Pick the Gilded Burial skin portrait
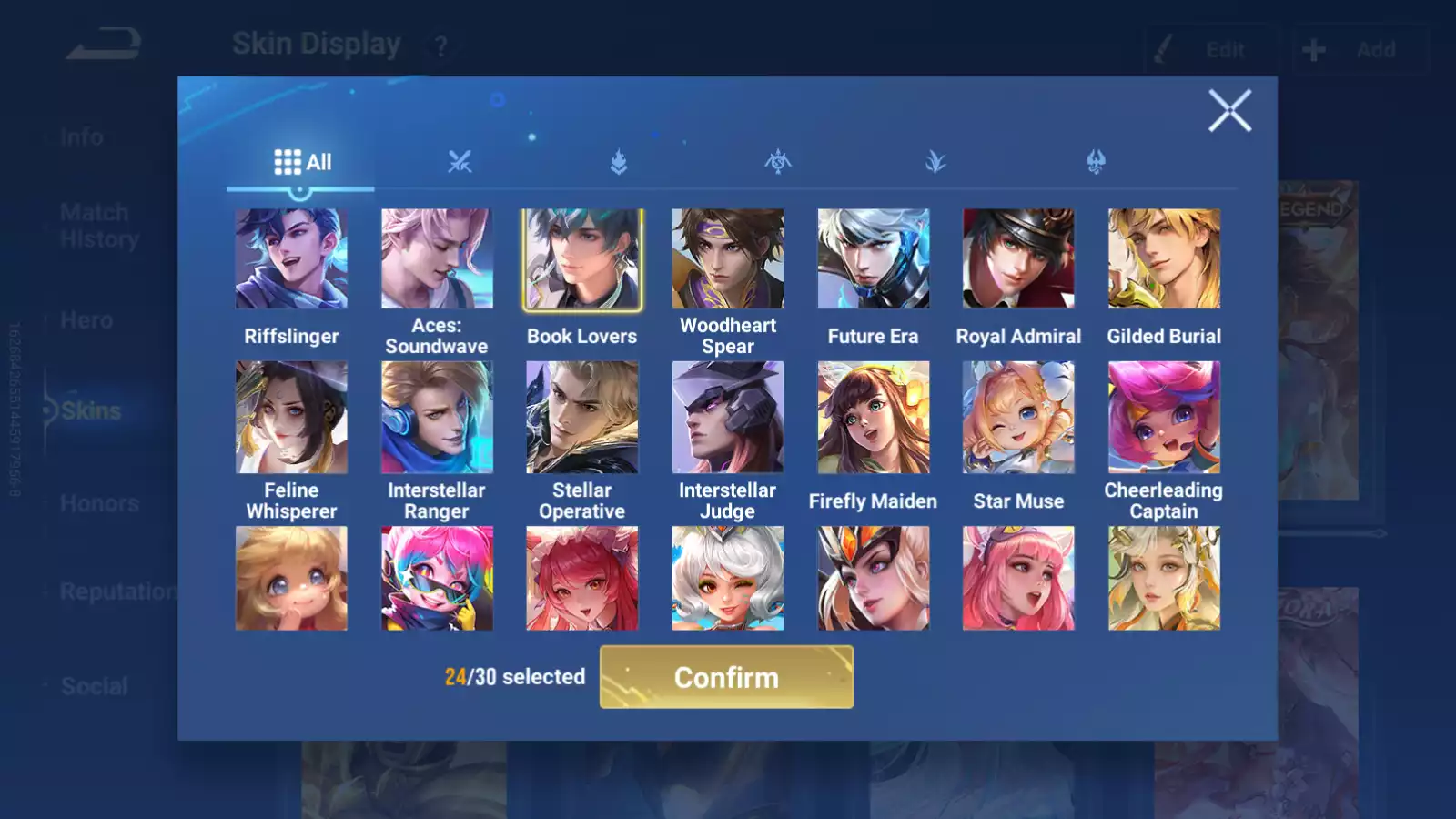 [1164, 258]
